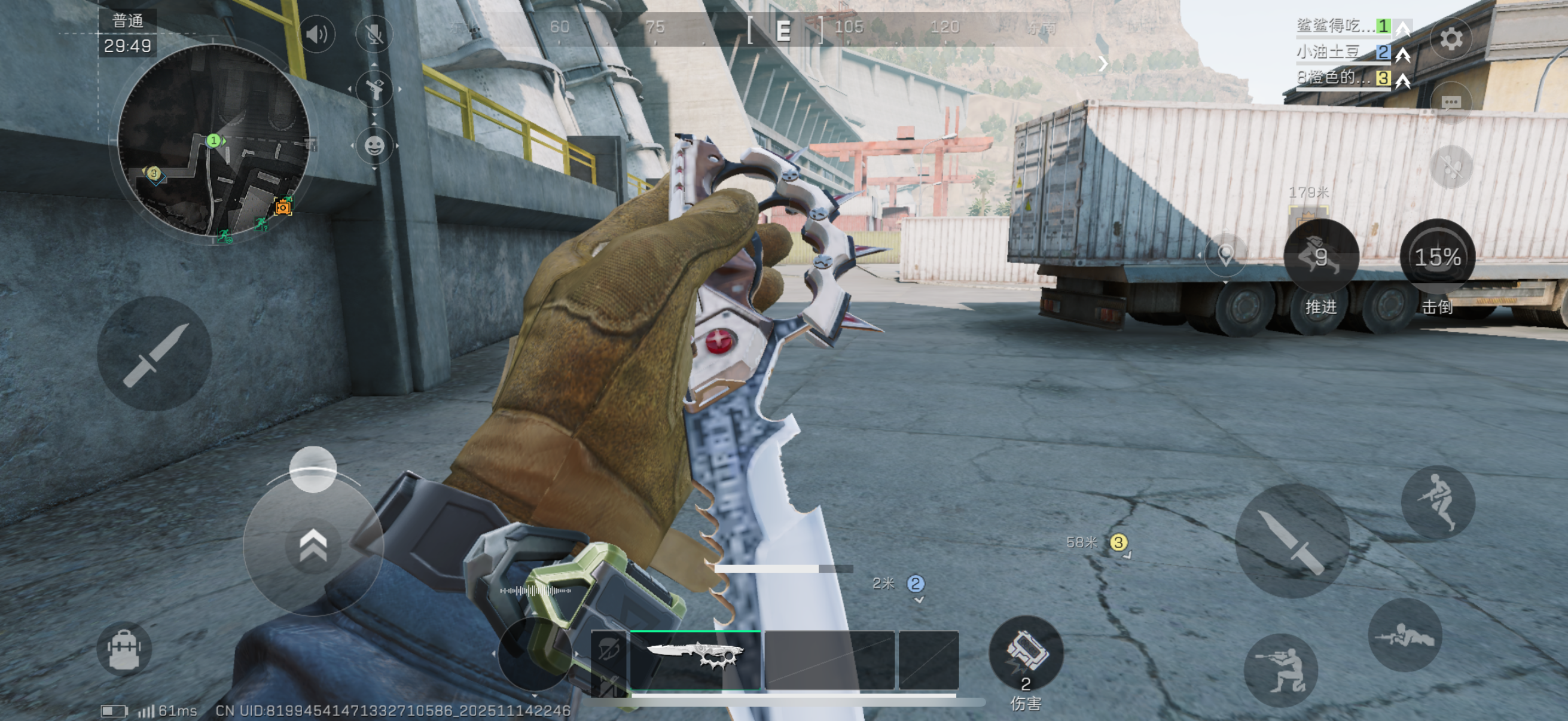Open the settings gear menu

(1451, 39)
